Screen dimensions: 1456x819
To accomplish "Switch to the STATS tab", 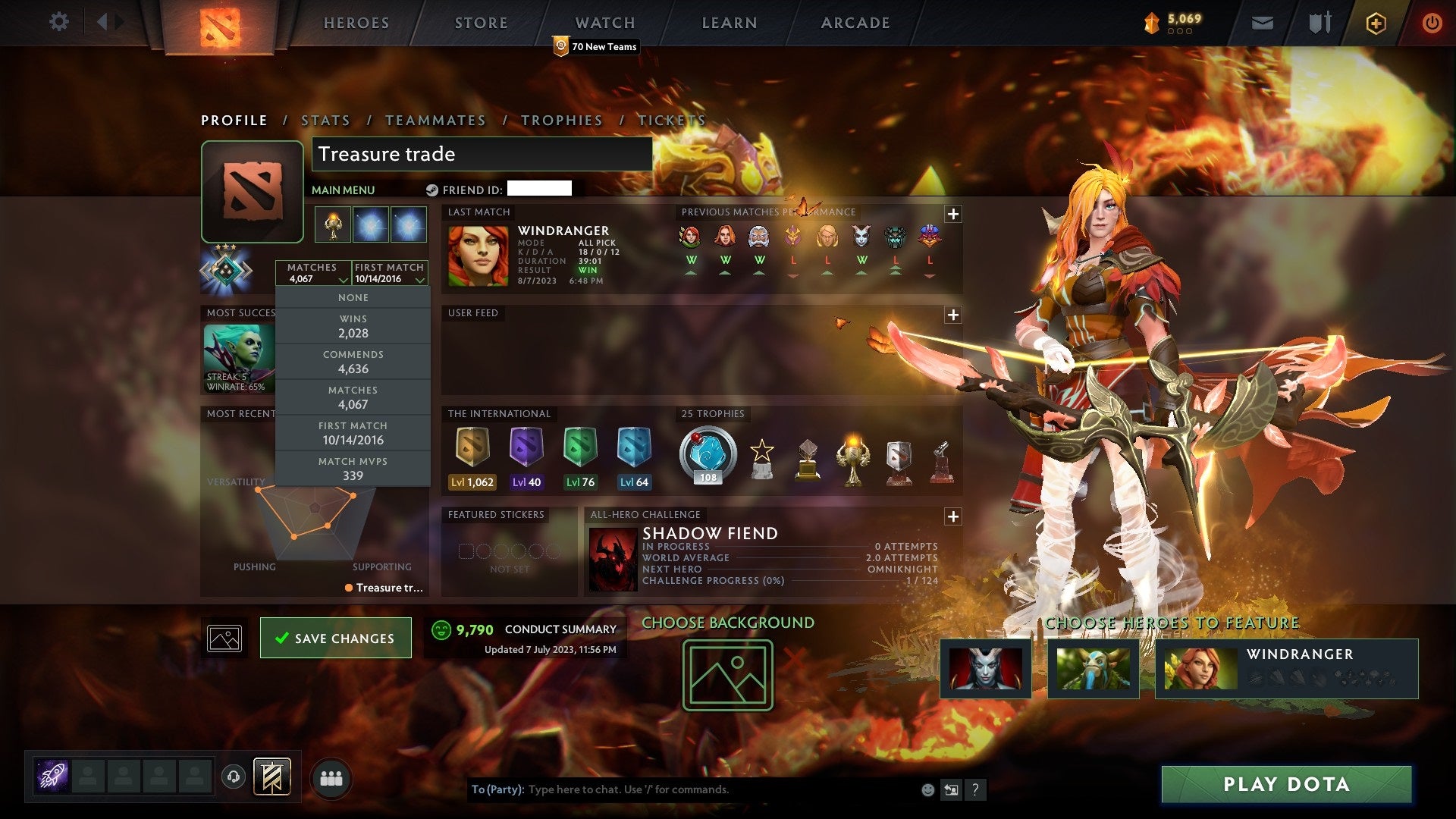I will coord(325,120).
